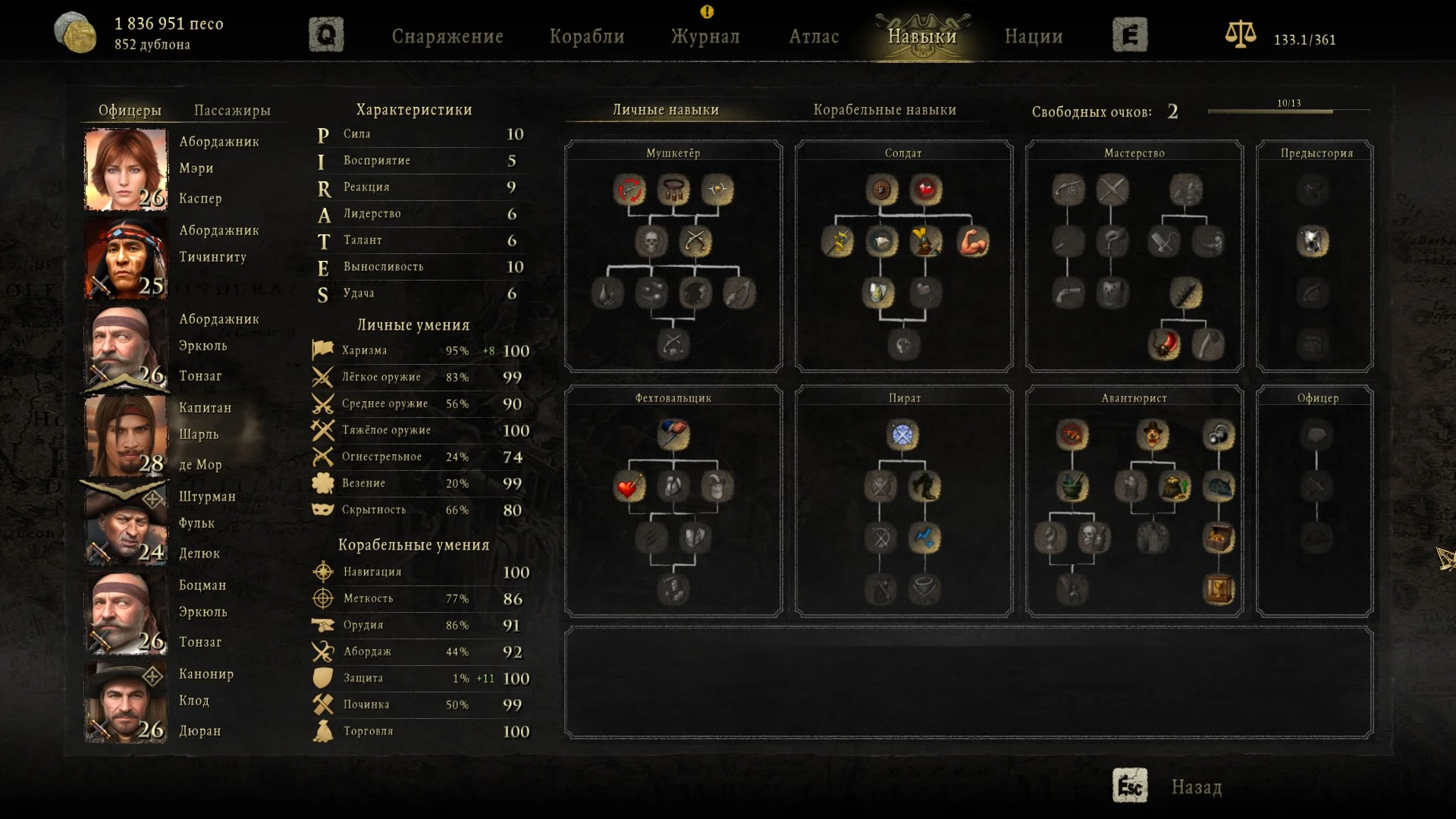Open the Снаряжение tab

tap(447, 36)
